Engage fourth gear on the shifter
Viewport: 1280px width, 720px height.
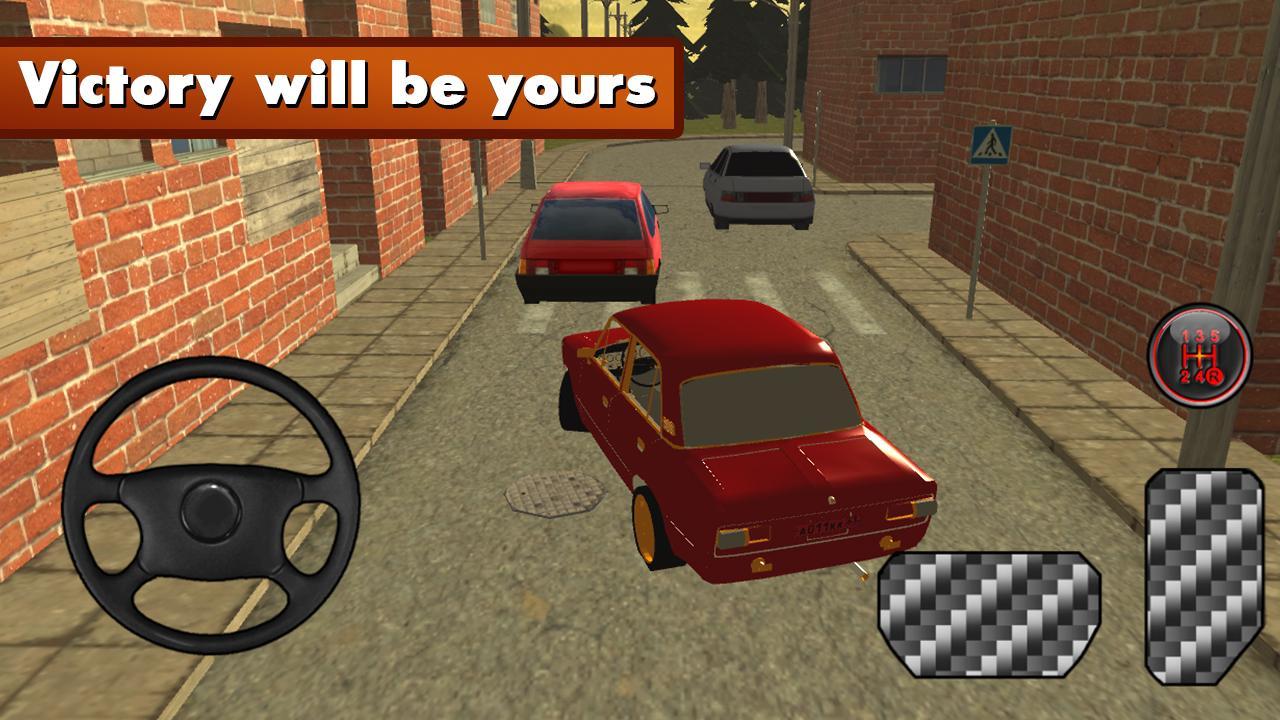point(1201,376)
